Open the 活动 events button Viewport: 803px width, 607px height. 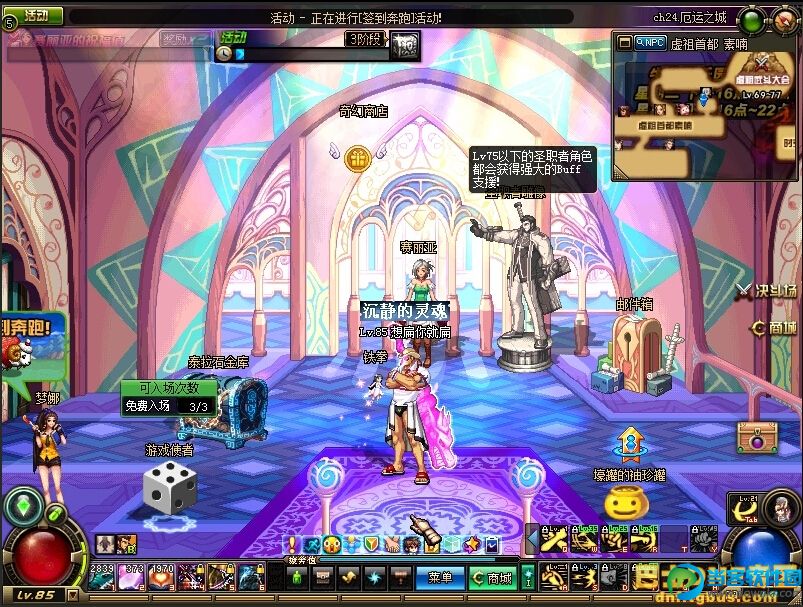coord(34,16)
